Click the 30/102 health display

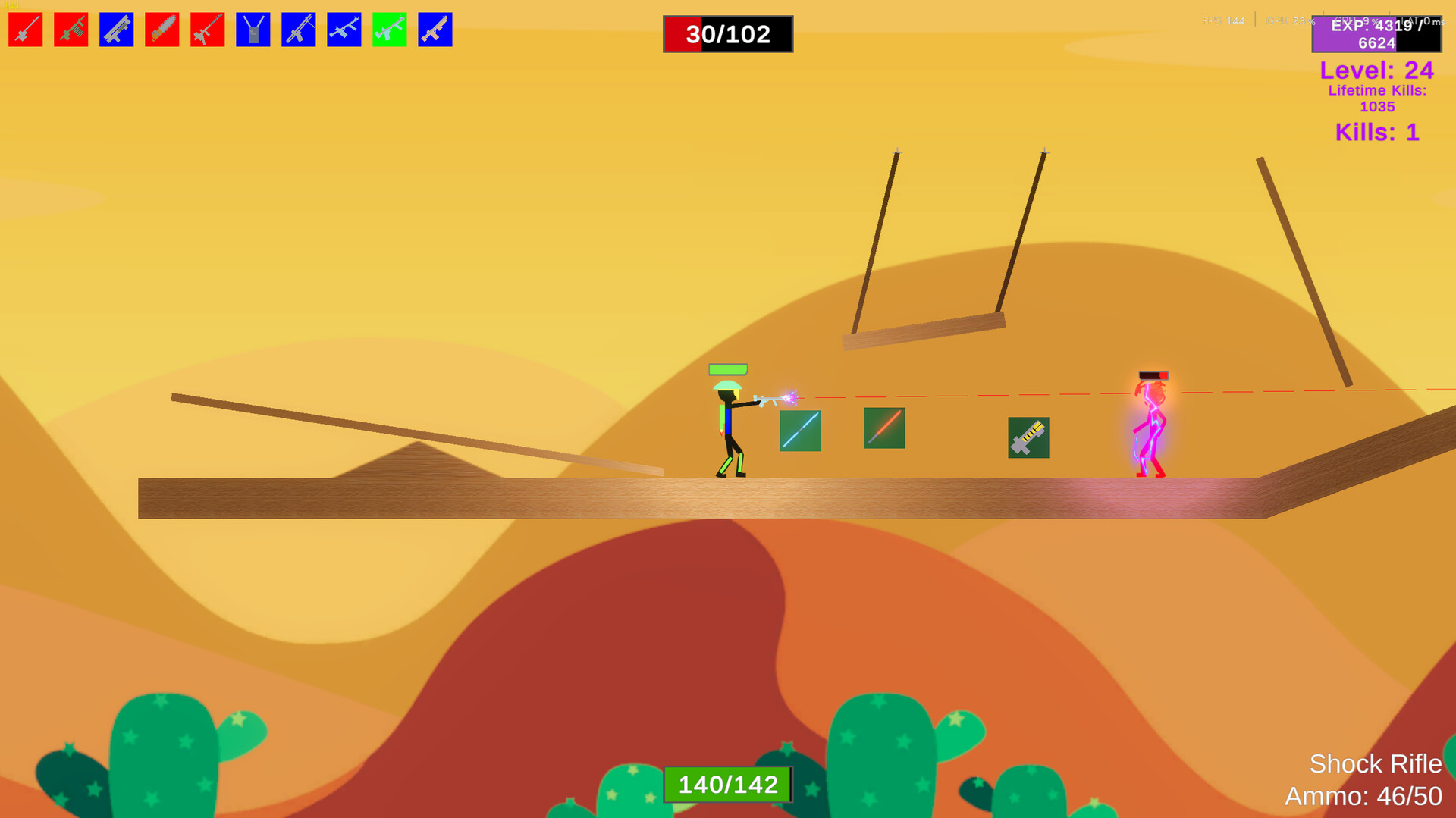pos(727,34)
